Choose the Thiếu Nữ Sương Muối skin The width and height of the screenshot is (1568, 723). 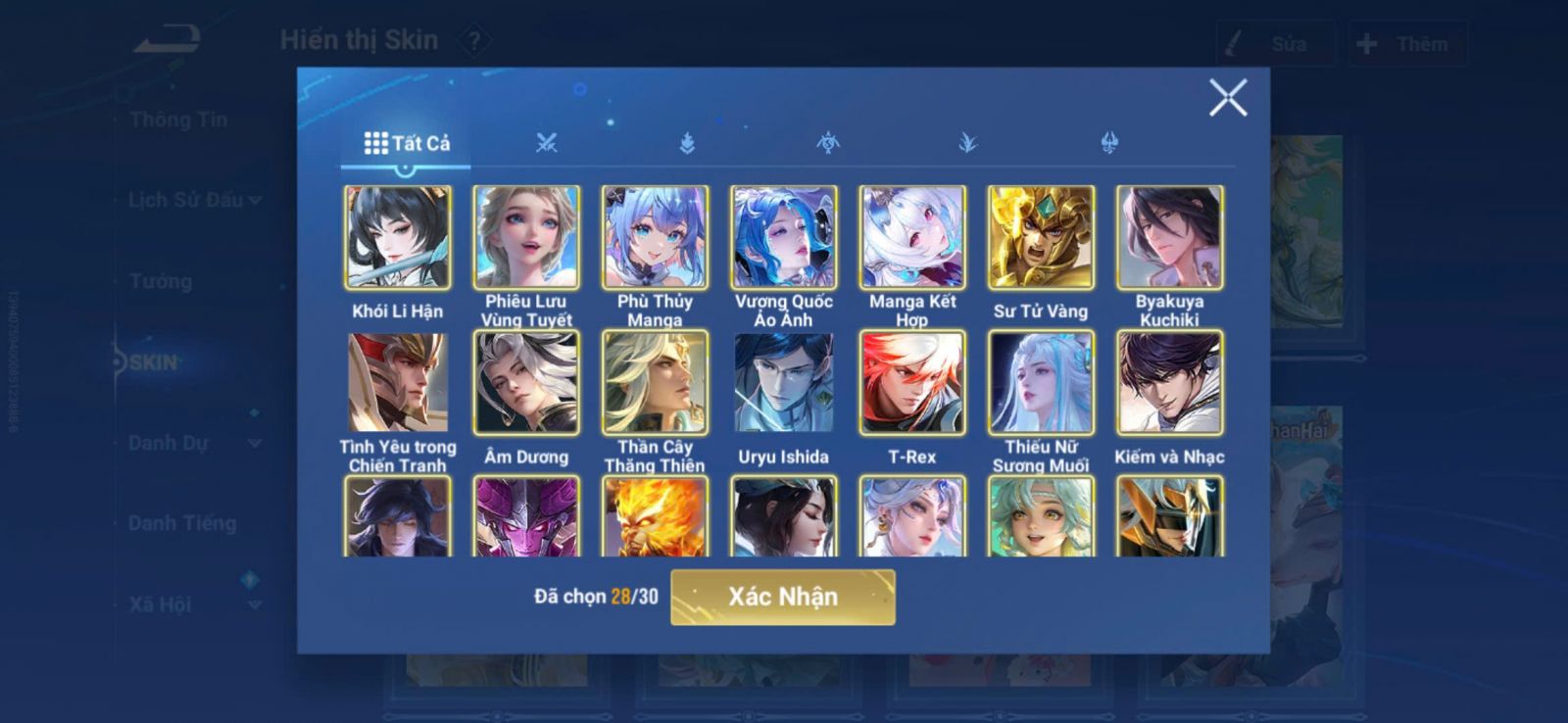(1041, 383)
